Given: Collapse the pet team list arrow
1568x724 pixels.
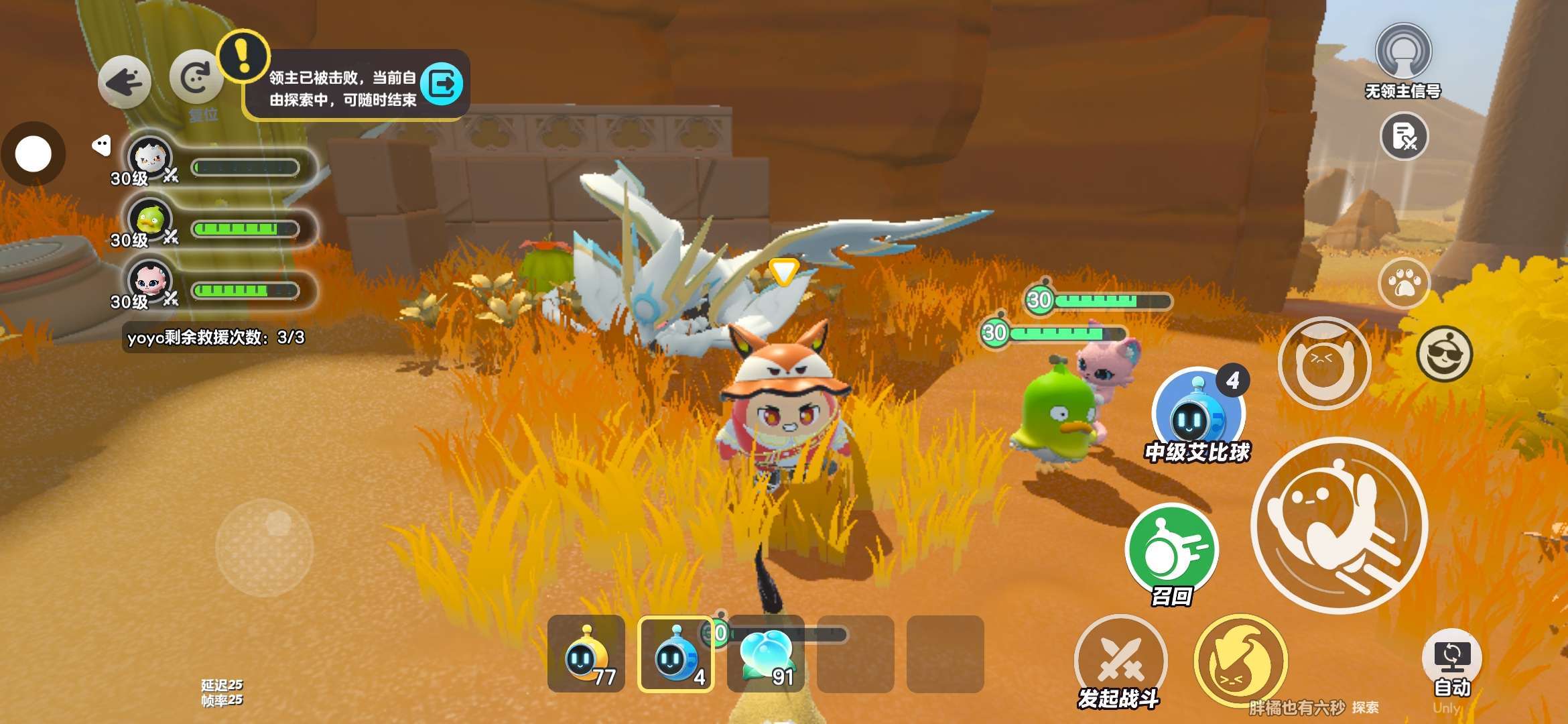Looking at the screenshot, I should pyautogui.click(x=101, y=145).
